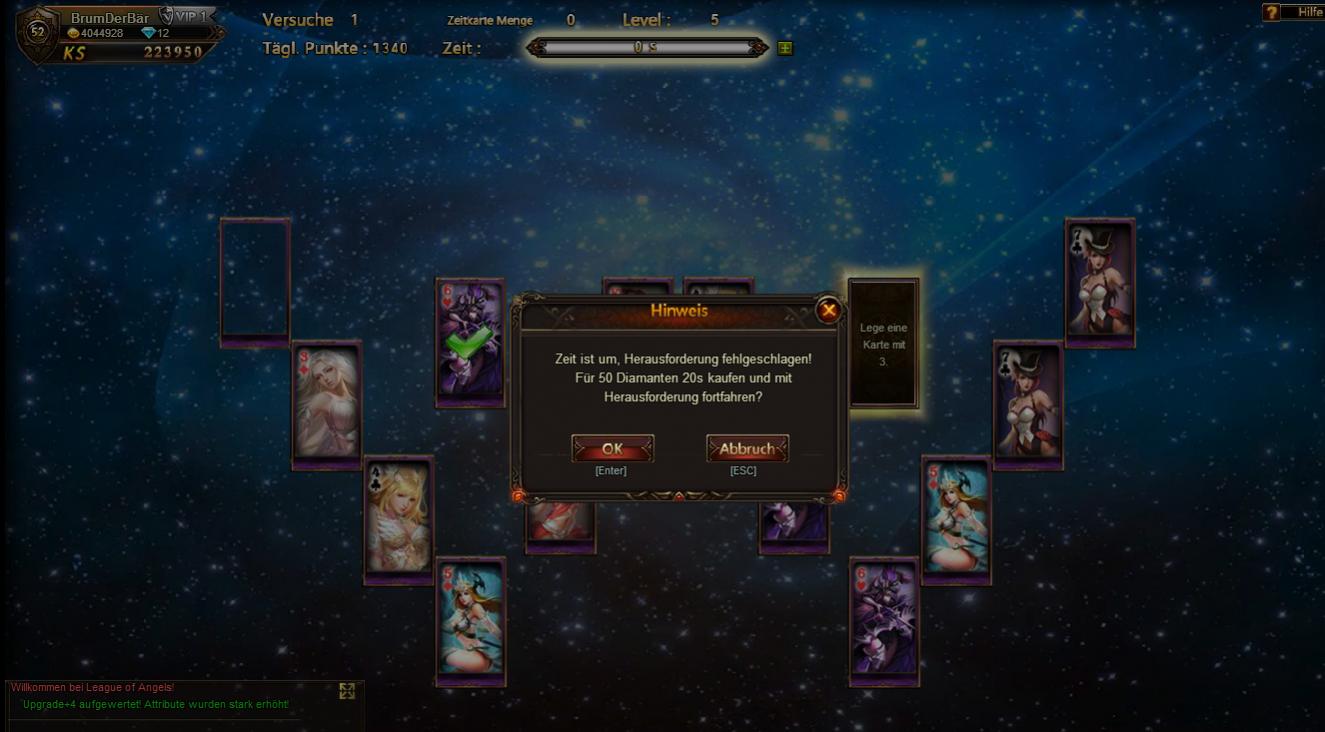Close the Hinweis dialog
Image resolution: width=1325 pixels, height=732 pixels.
pyautogui.click(x=828, y=311)
